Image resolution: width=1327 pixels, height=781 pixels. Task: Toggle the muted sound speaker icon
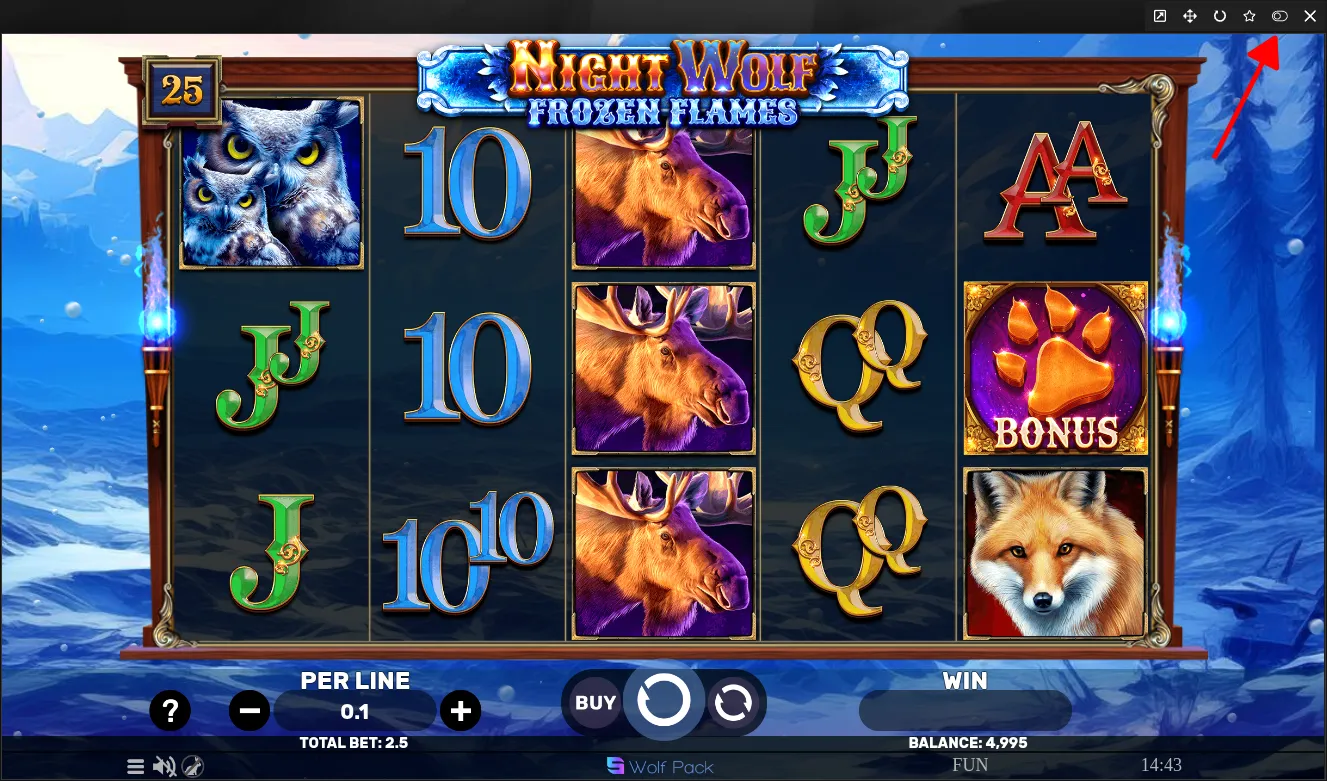165,767
